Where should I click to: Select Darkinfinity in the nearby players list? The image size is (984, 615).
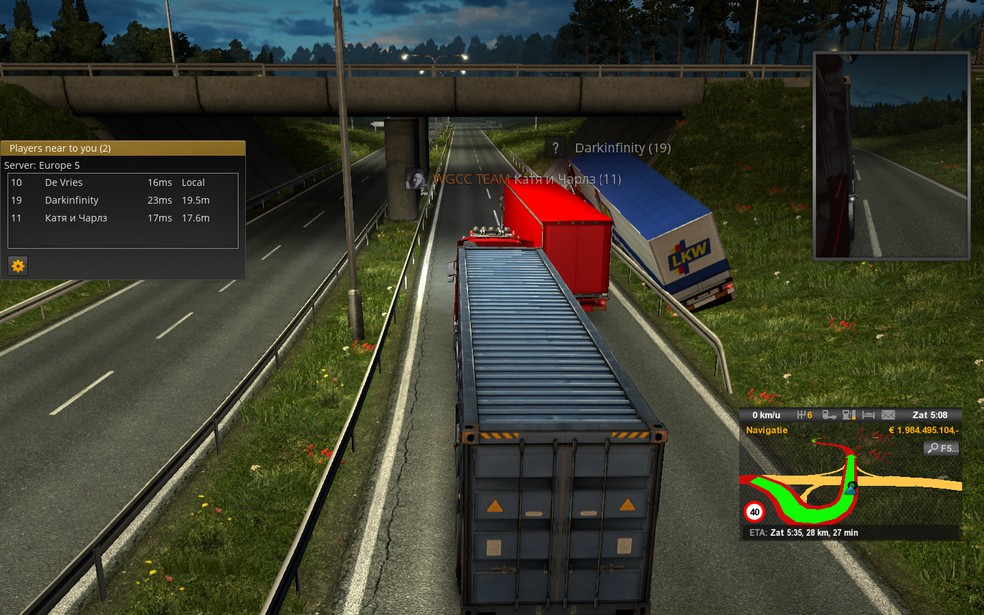pos(71,200)
